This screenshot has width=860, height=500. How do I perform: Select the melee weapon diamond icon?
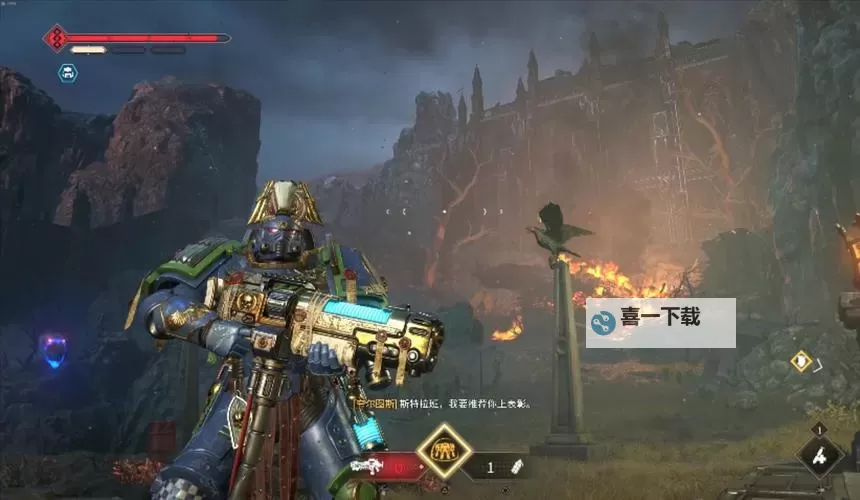coord(821,457)
